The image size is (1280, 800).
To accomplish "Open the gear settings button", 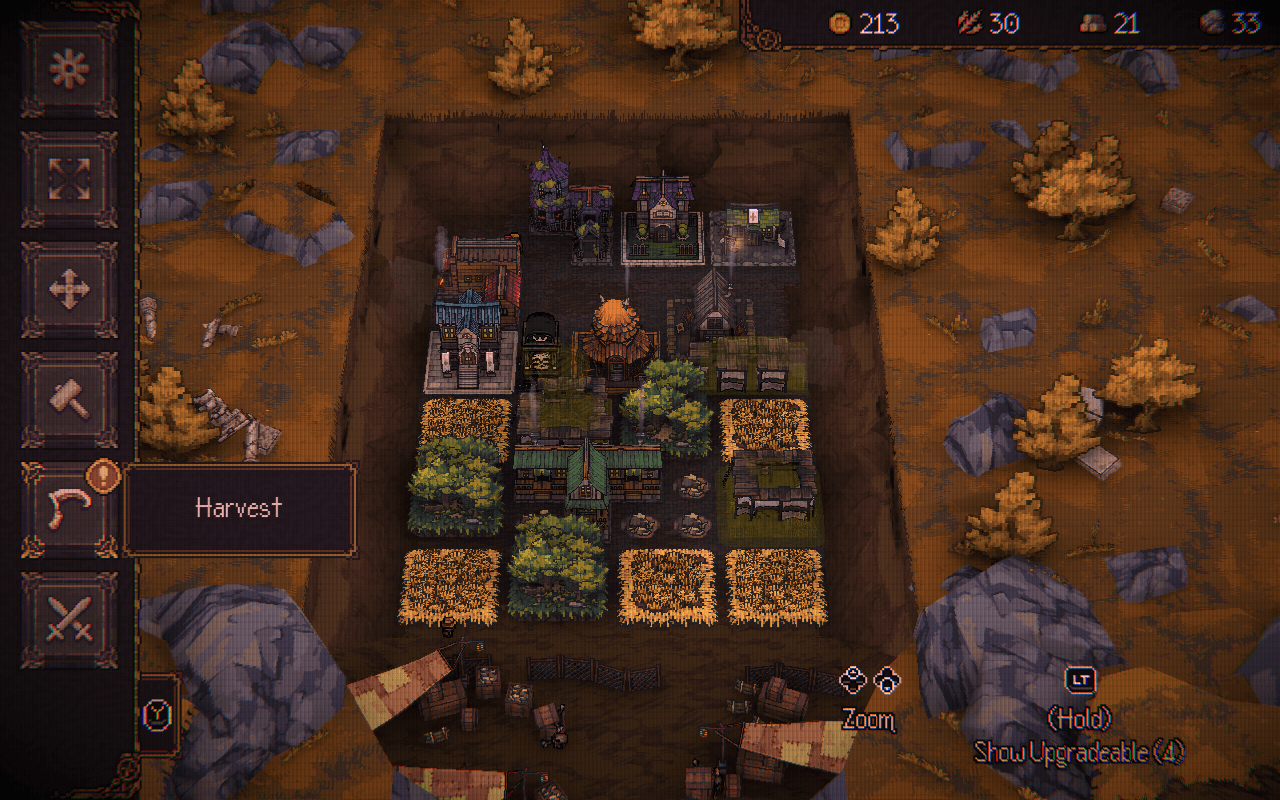I will click(x=69, y=69).
